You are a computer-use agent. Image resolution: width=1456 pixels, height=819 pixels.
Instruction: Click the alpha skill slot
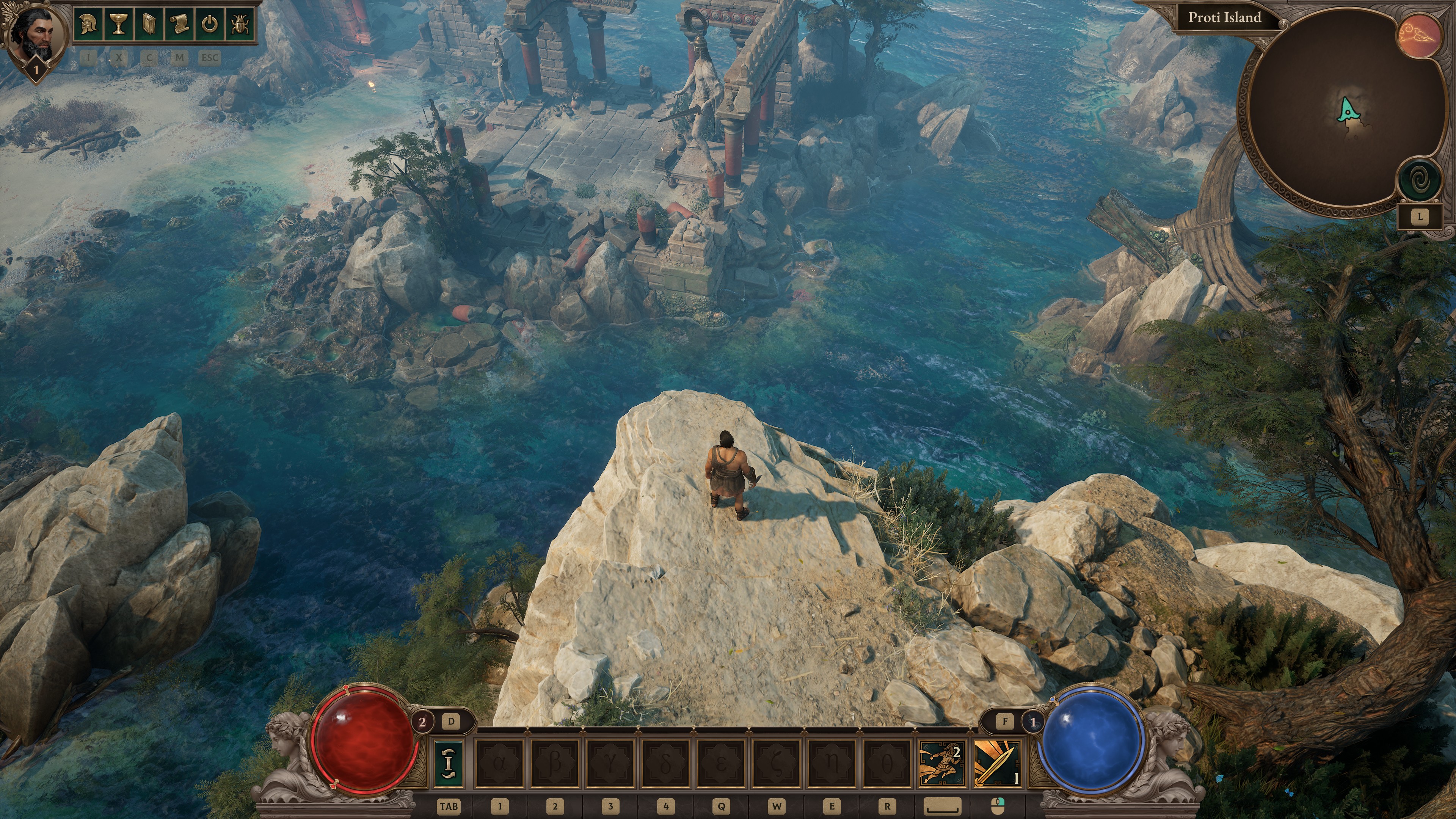500,764
